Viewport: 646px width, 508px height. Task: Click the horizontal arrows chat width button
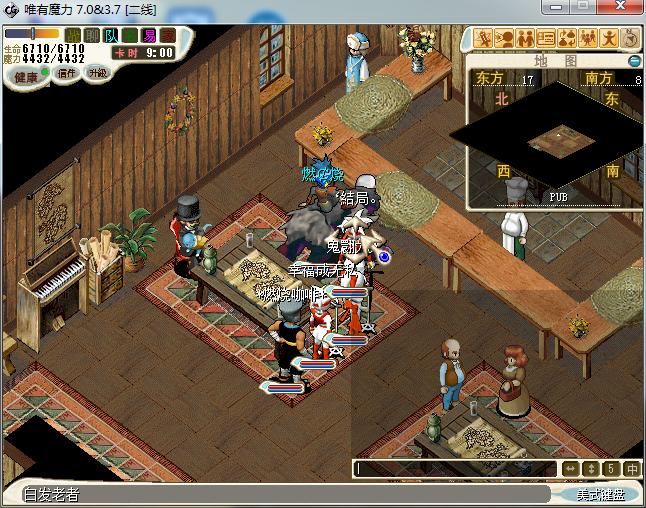(x=570, y=468)
